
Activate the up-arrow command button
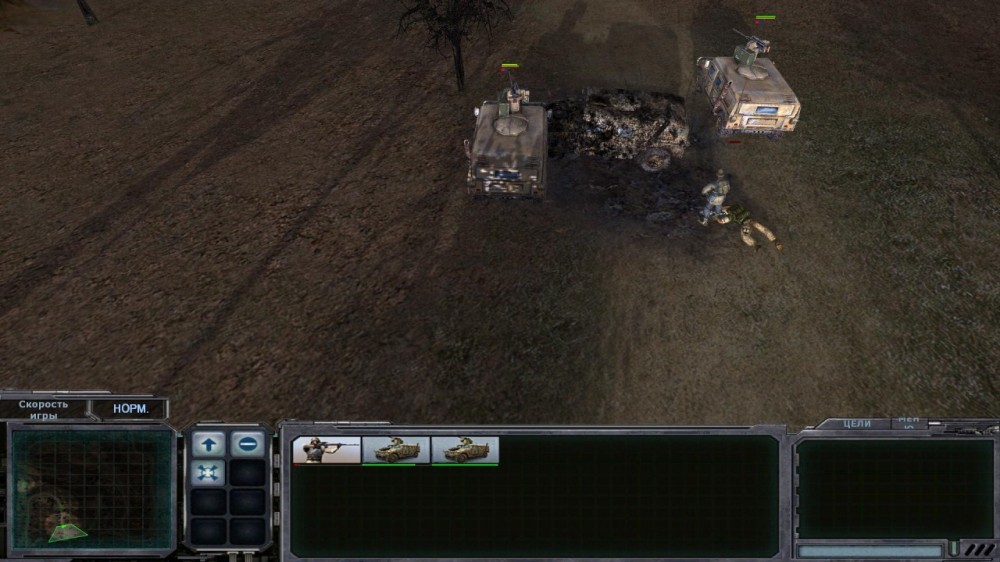[x=209, y=444]
